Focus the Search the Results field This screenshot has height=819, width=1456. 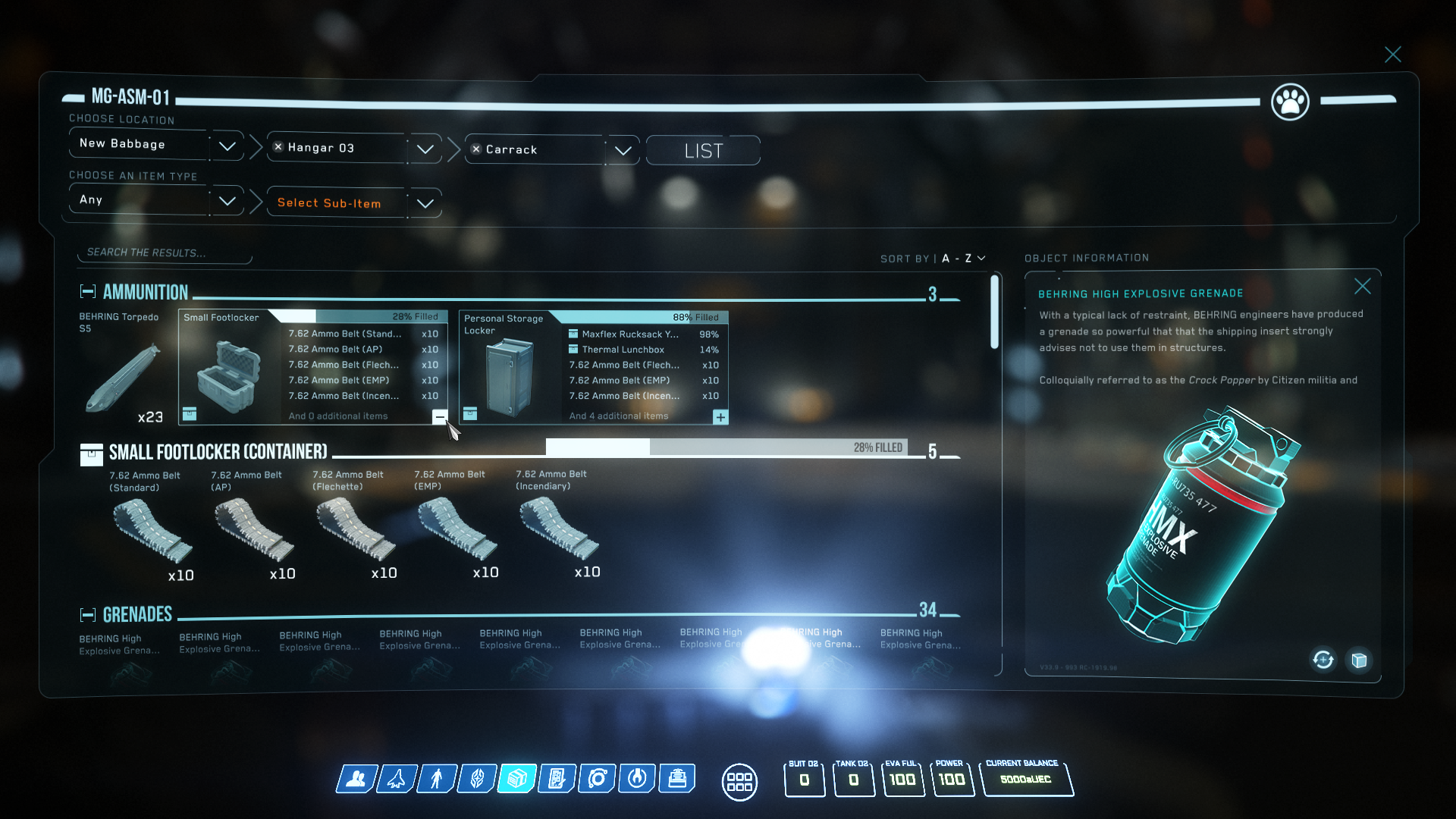click(x=164, y=253)
